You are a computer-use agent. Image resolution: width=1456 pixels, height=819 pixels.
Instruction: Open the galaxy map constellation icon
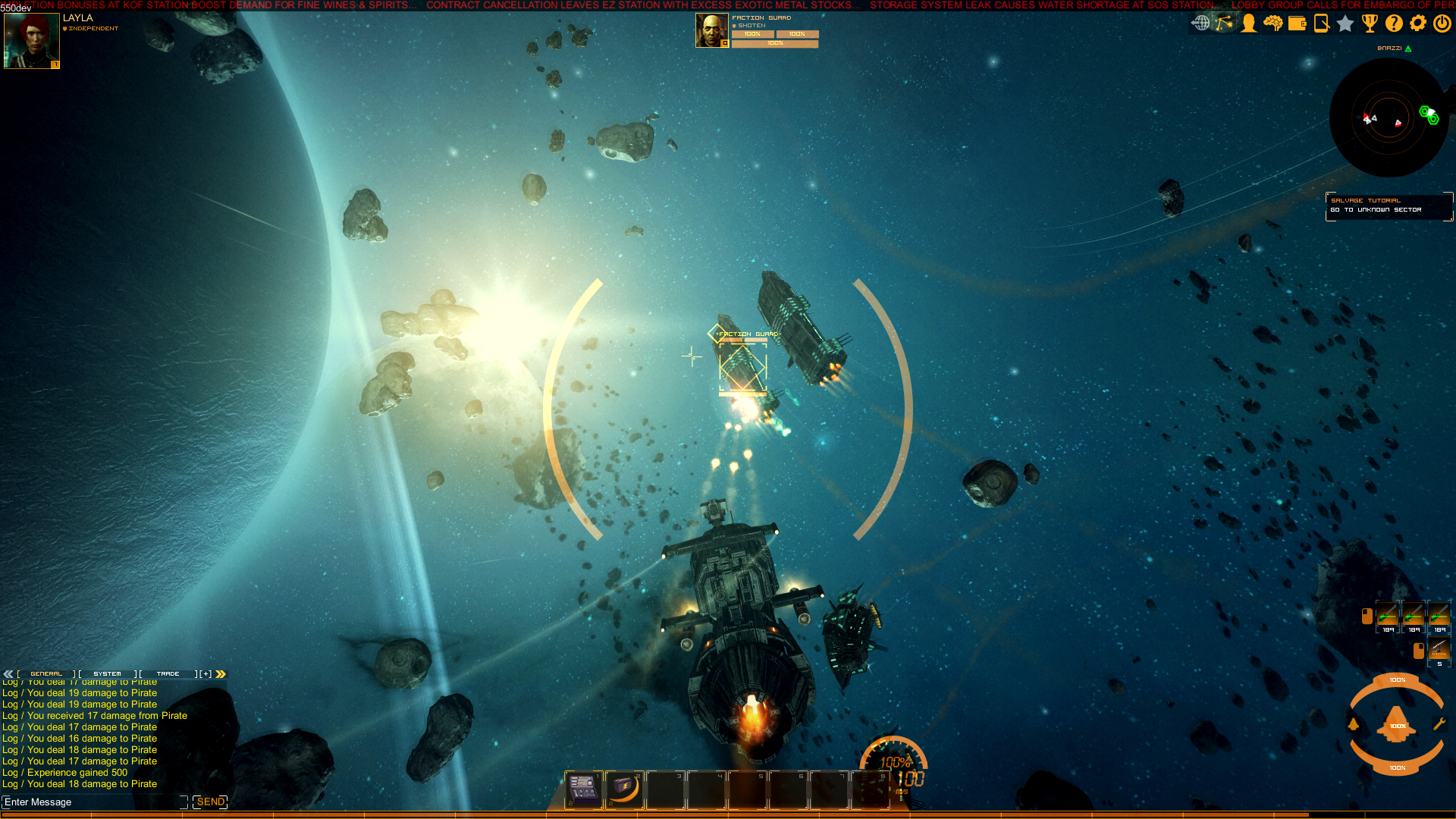pyautogui.click(x=1224, y=24)
